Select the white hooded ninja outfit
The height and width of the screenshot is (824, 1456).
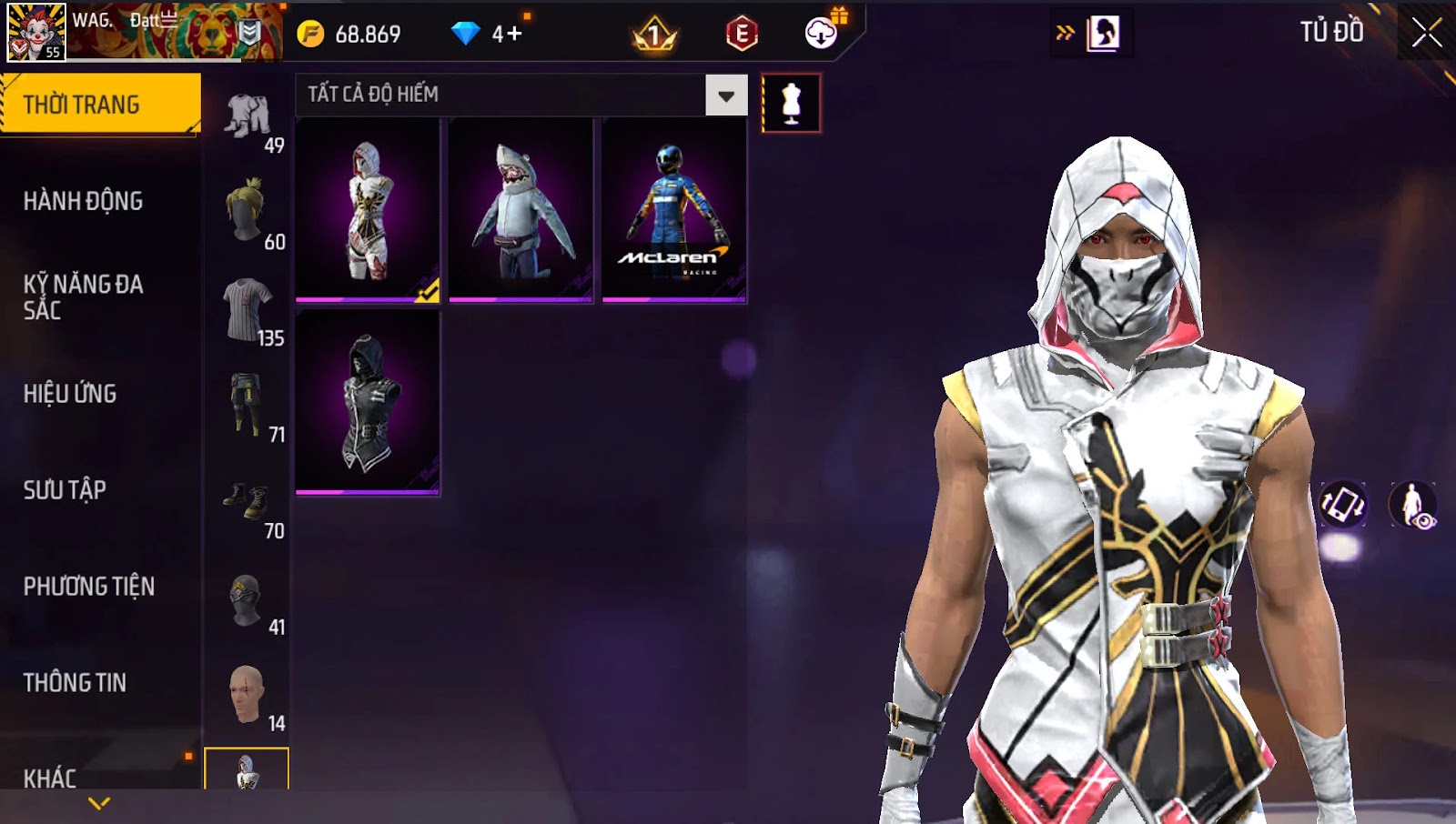coord(368,209)
